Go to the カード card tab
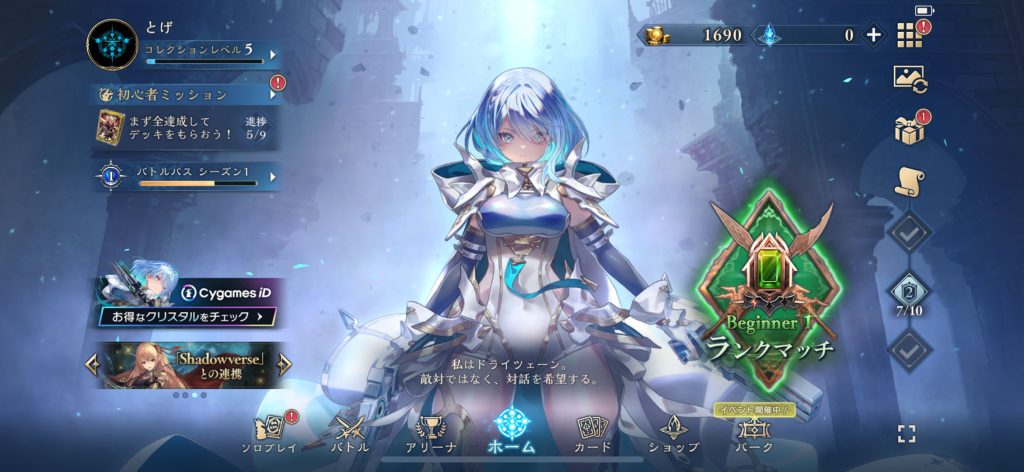1024x472 pixels. tap(593, 433)
